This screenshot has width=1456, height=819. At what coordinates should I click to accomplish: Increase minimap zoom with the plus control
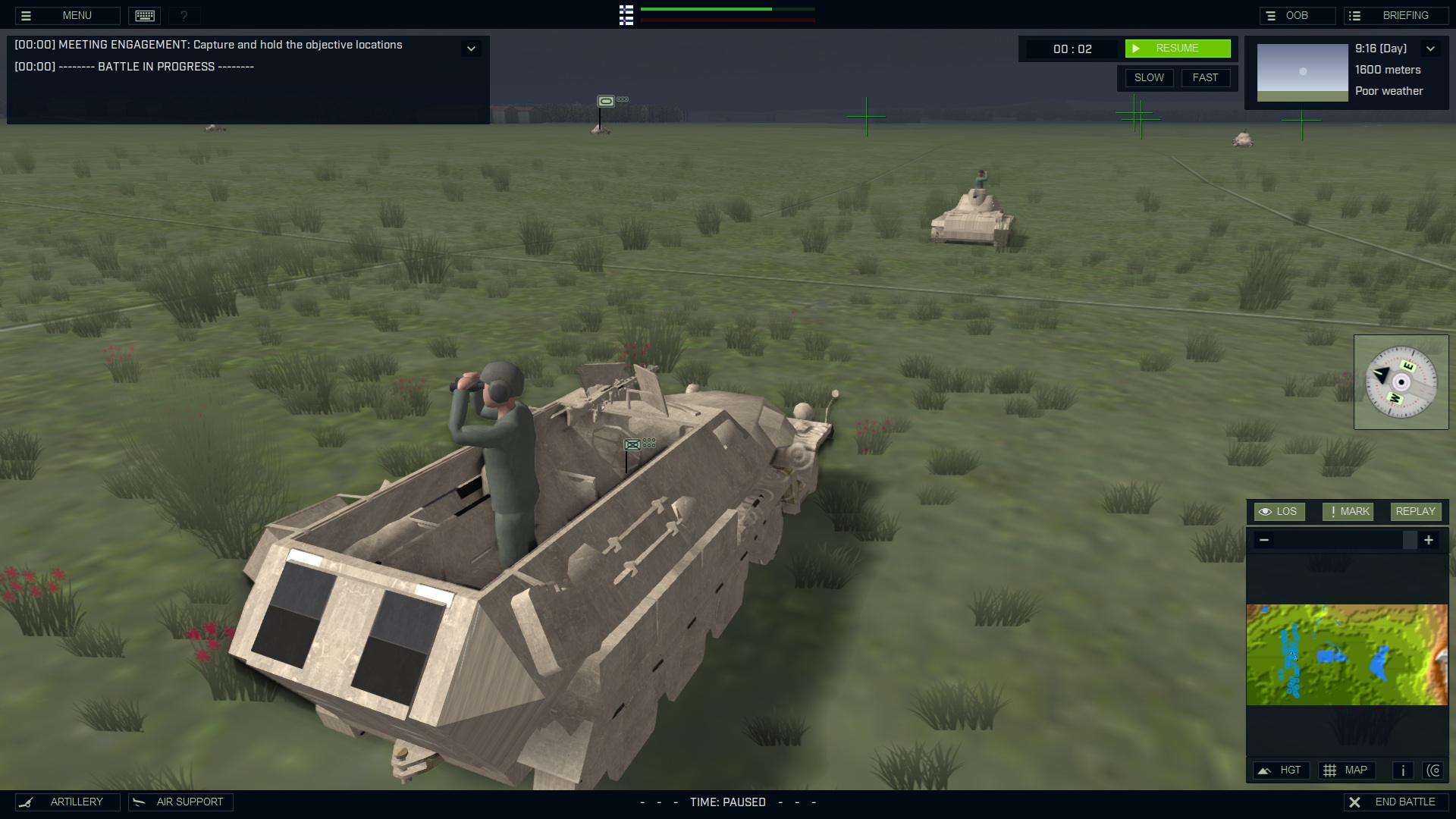(1429, 540)
